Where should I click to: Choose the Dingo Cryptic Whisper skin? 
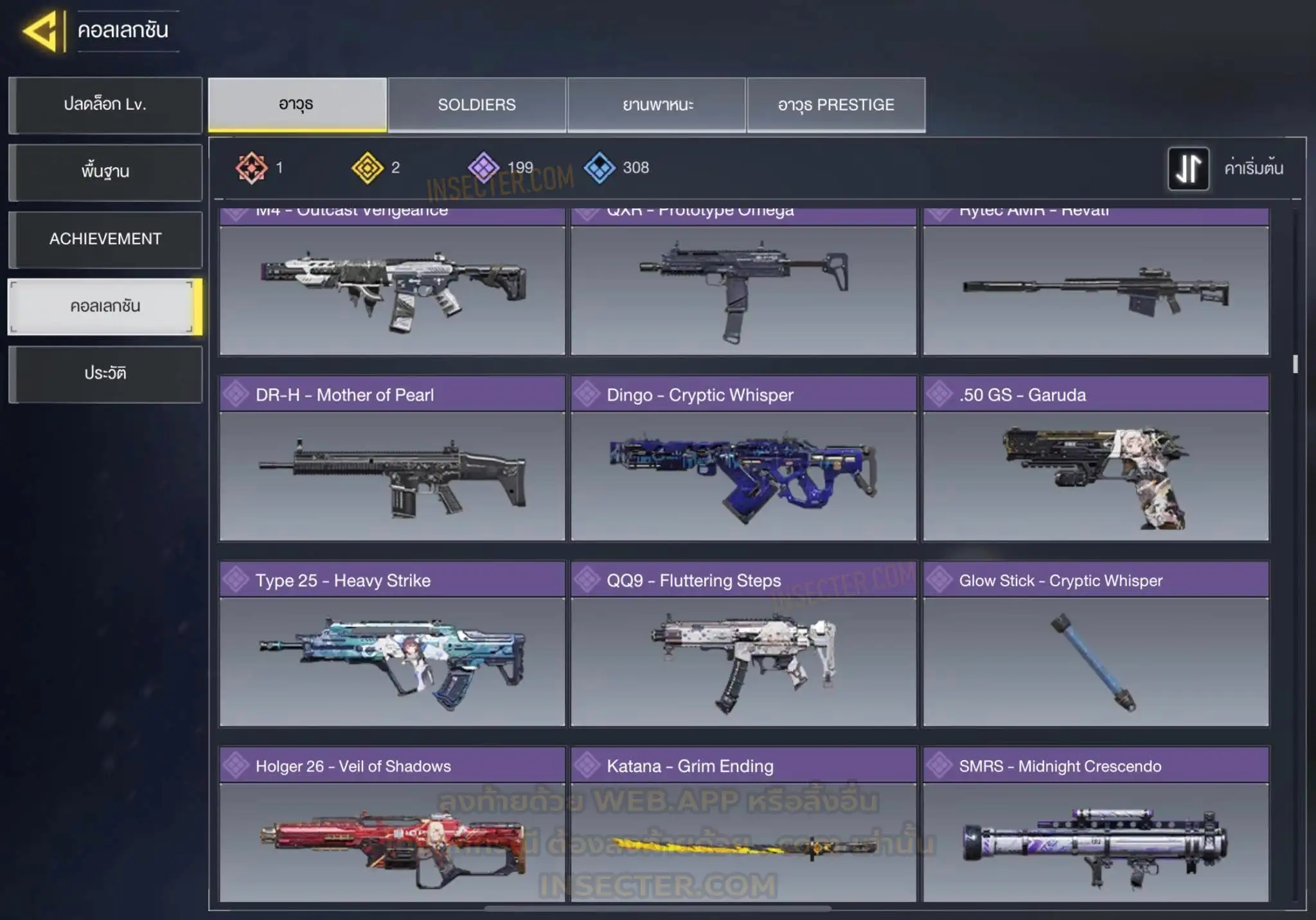coord(743,459)
